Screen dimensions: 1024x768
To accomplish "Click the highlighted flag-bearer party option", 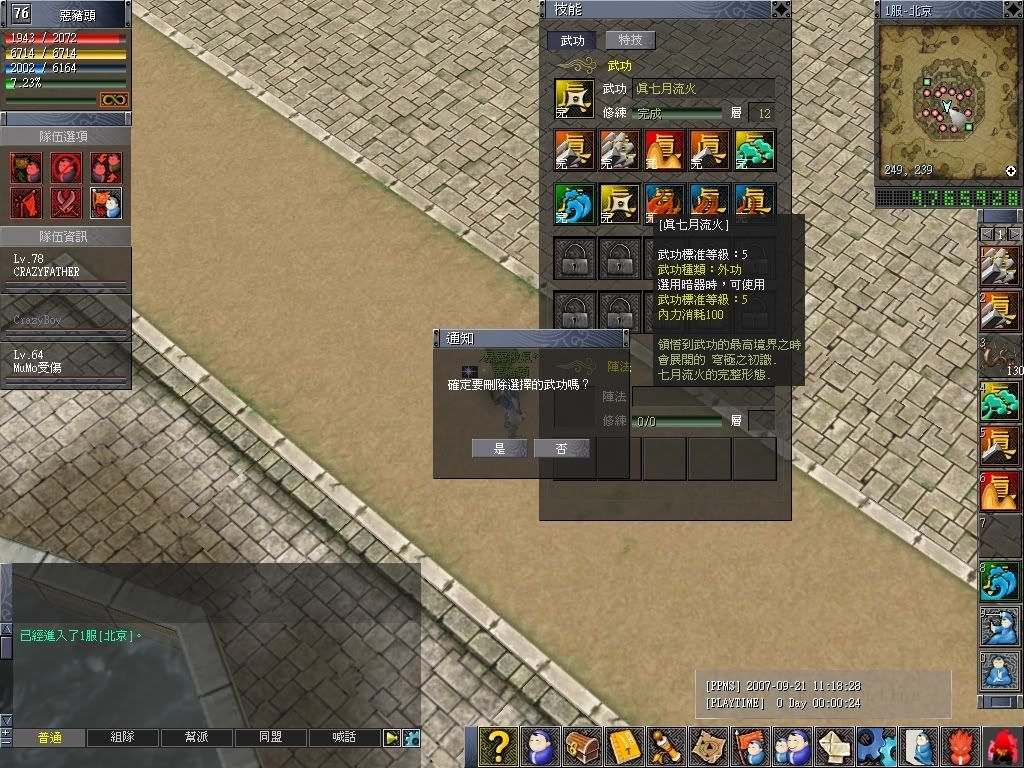I will (x=106, y=203).
